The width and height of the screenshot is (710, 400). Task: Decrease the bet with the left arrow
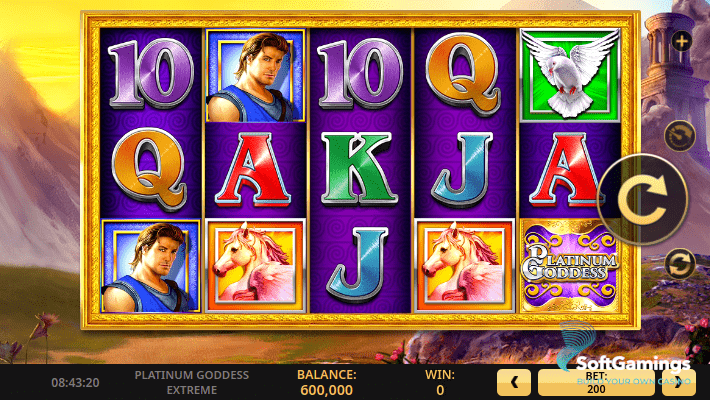click(513, 382)
